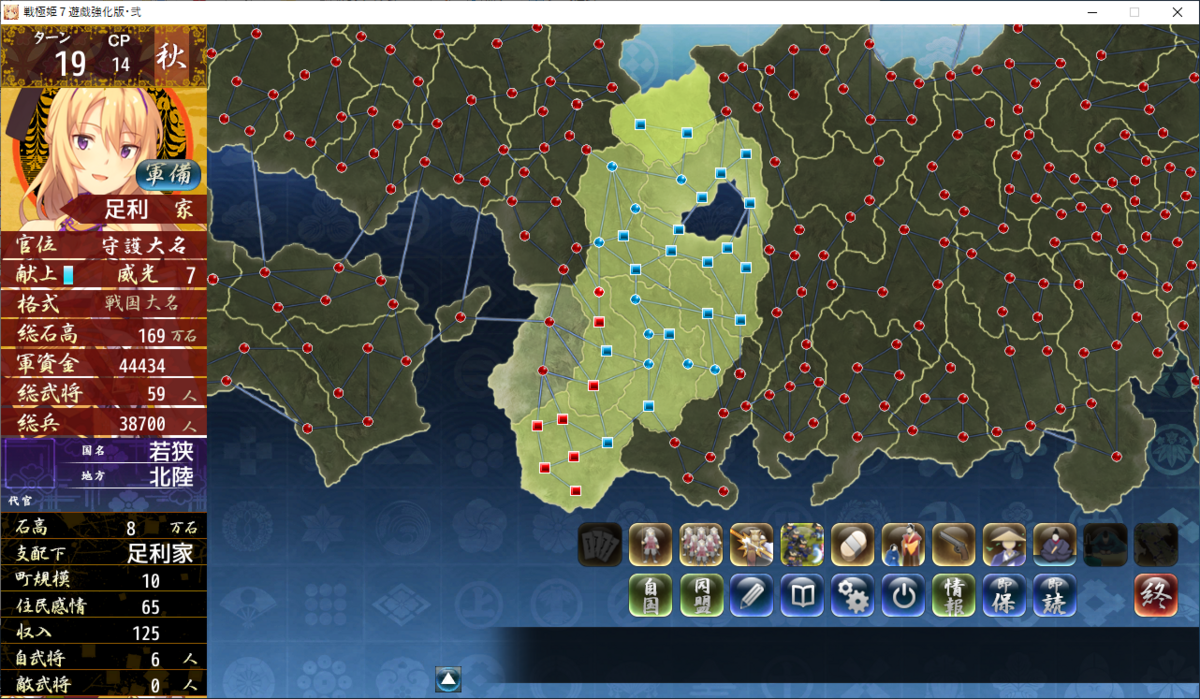Open the battlefield army icon
This screenshot has height=699, width=1200.
point(802,545)
